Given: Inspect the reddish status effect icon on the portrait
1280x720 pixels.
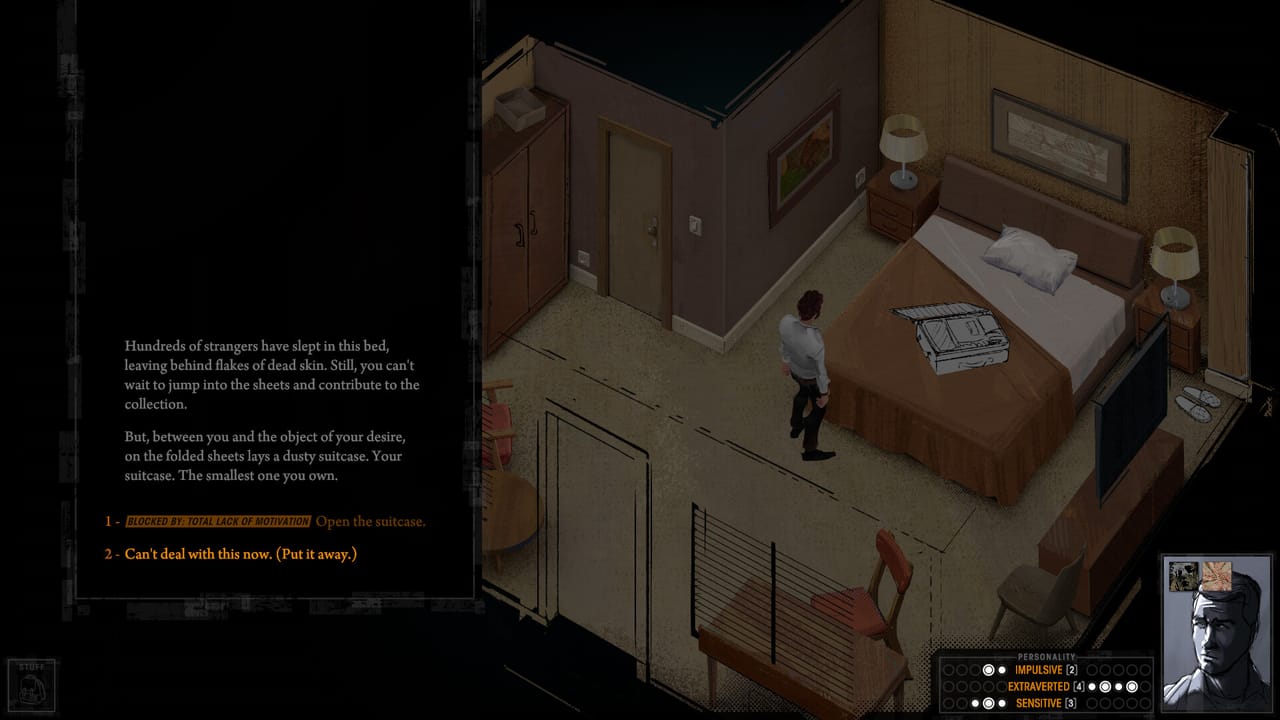Looking at the screenshot, I should pyautogui.click(x=1217, y=576).
